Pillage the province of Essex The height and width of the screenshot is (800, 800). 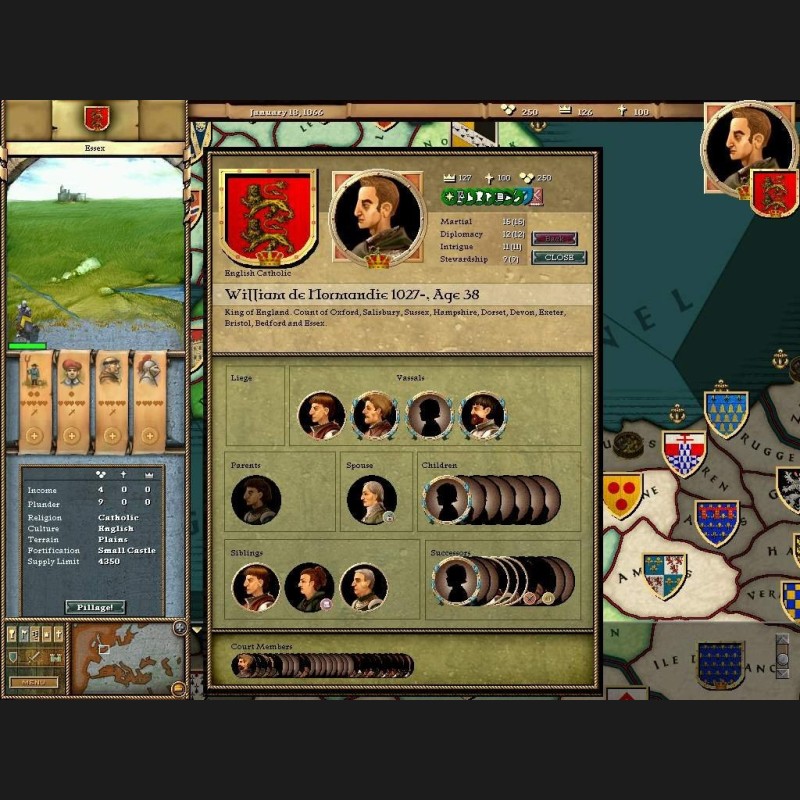point(95,607)
